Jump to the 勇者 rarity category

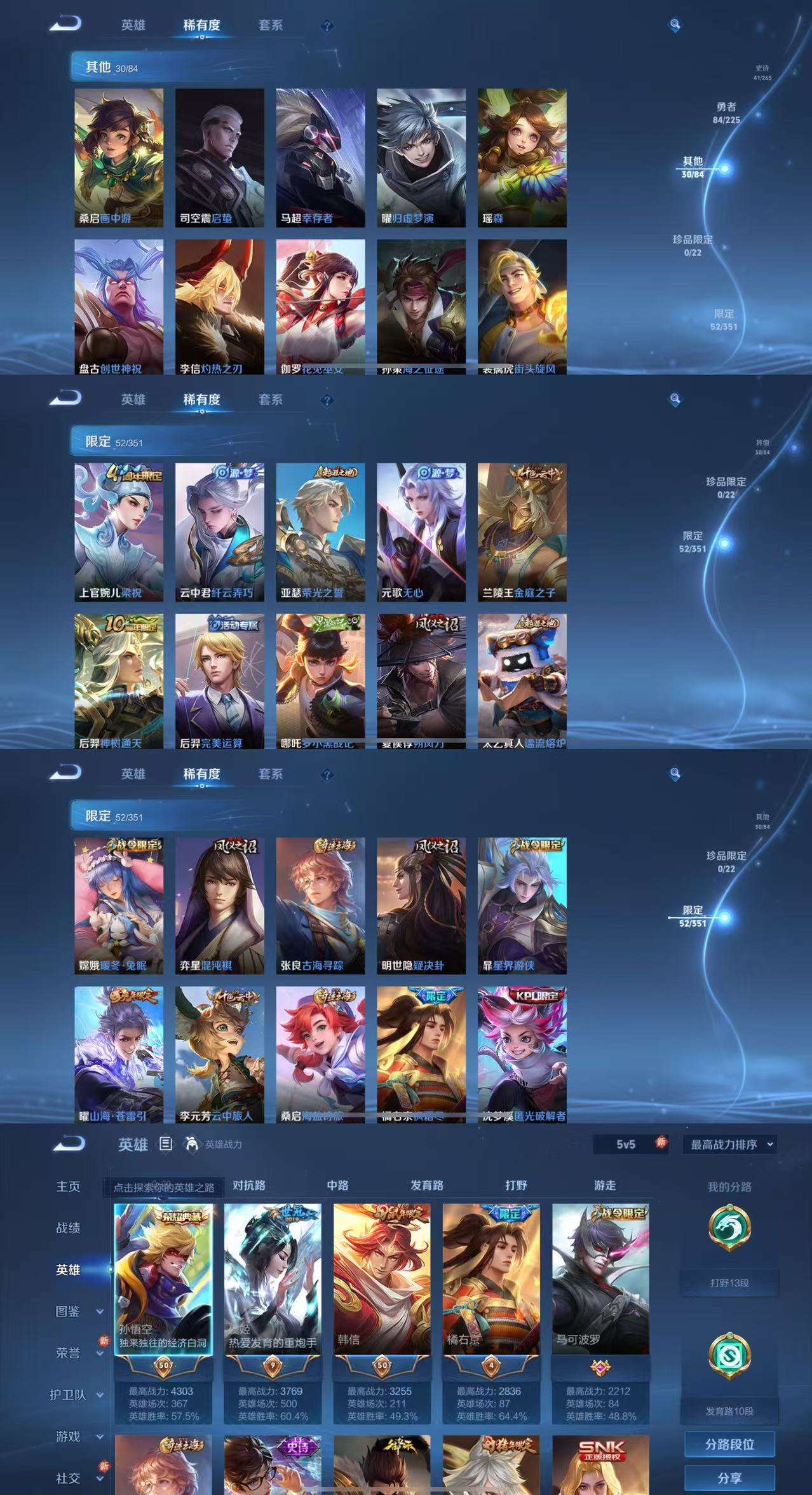click(726, 113)
